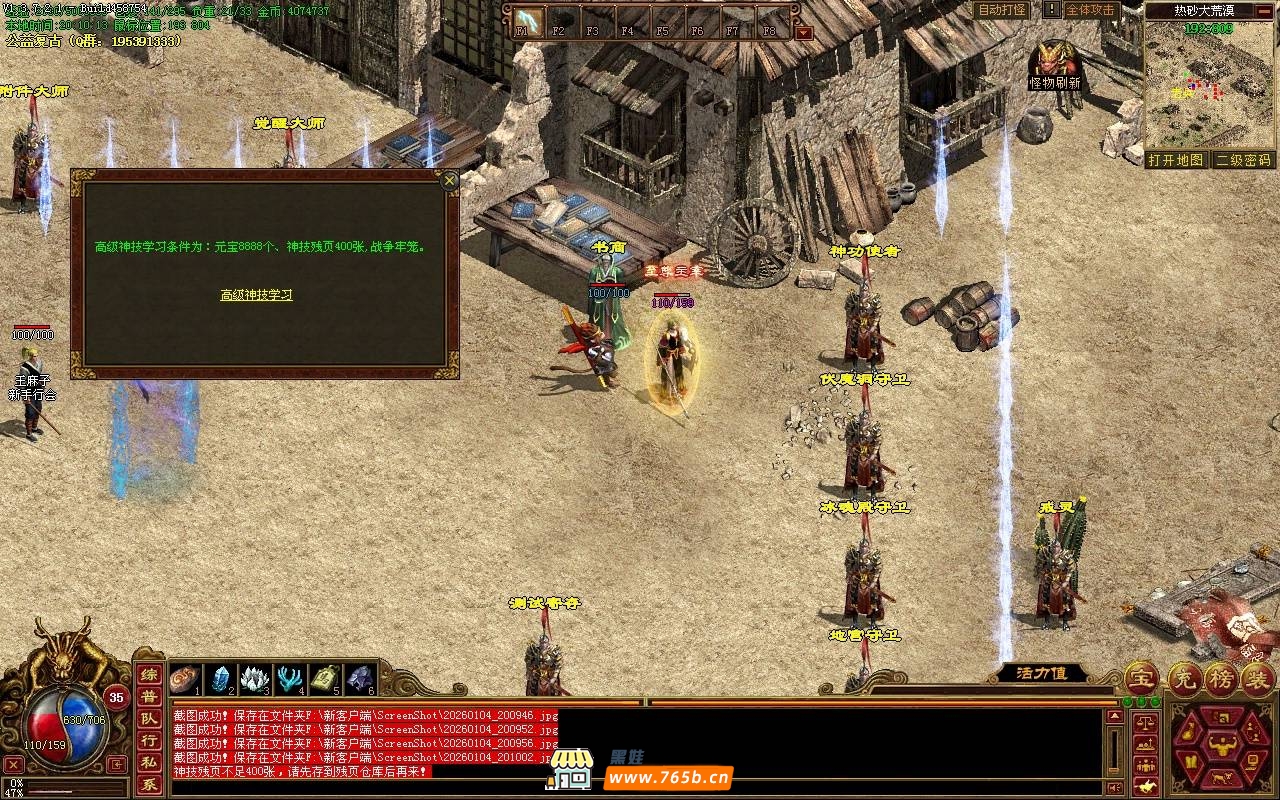Open the 宝 treasure shop button
The image size is (1280, 800).
click(1141, 679)
